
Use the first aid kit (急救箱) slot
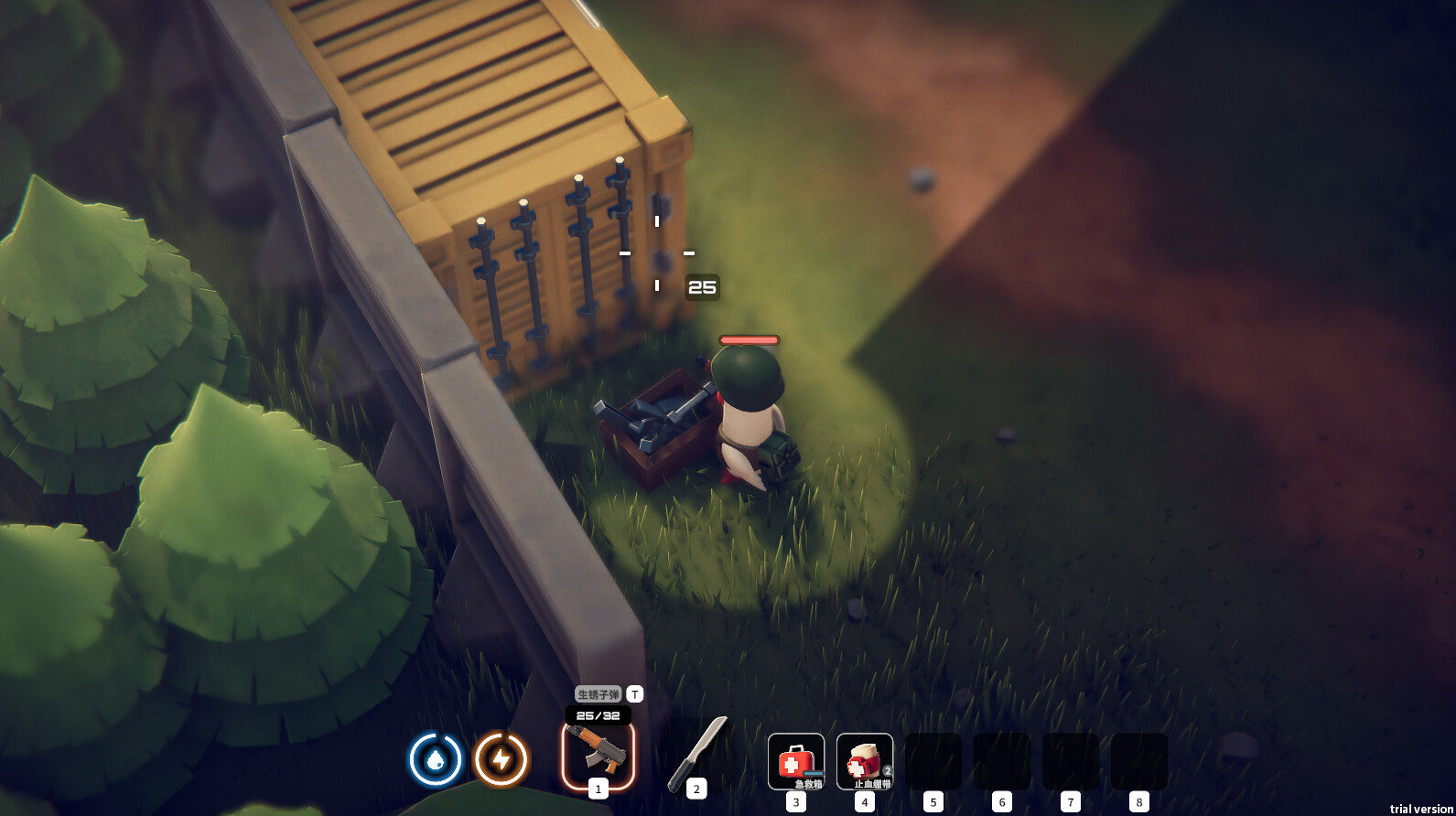coord(795,760)
